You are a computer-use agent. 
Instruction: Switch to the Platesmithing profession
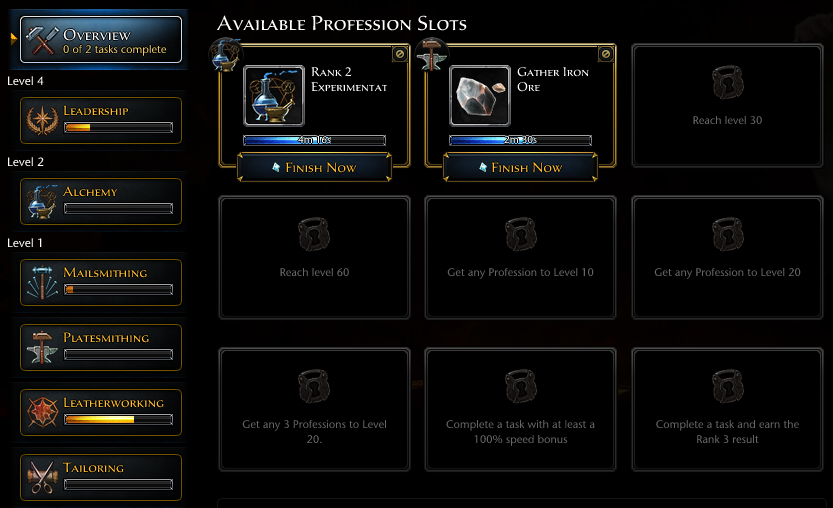(x=100, y=347)
